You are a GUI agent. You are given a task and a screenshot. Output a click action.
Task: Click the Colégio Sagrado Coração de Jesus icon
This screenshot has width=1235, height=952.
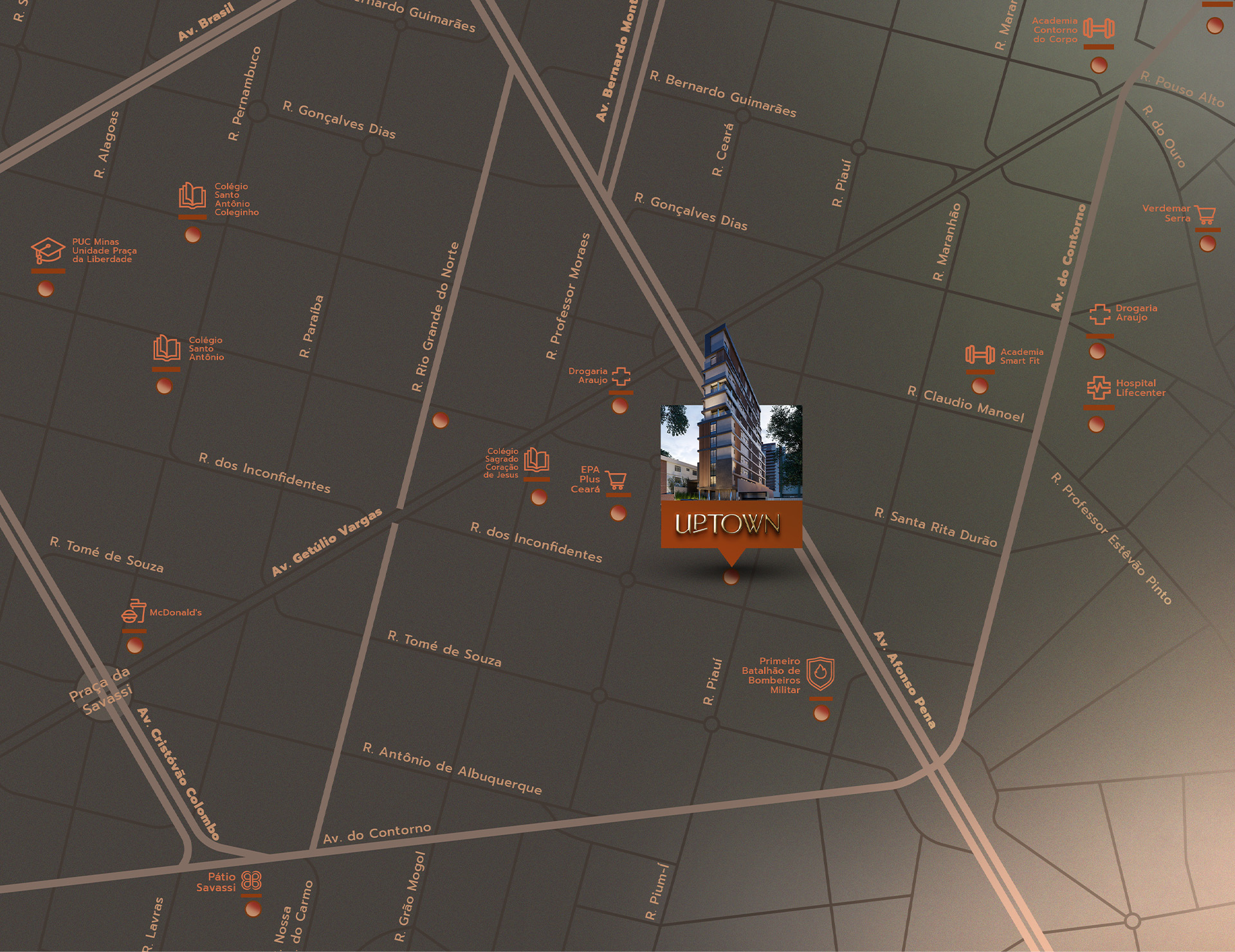pos(536,461)
